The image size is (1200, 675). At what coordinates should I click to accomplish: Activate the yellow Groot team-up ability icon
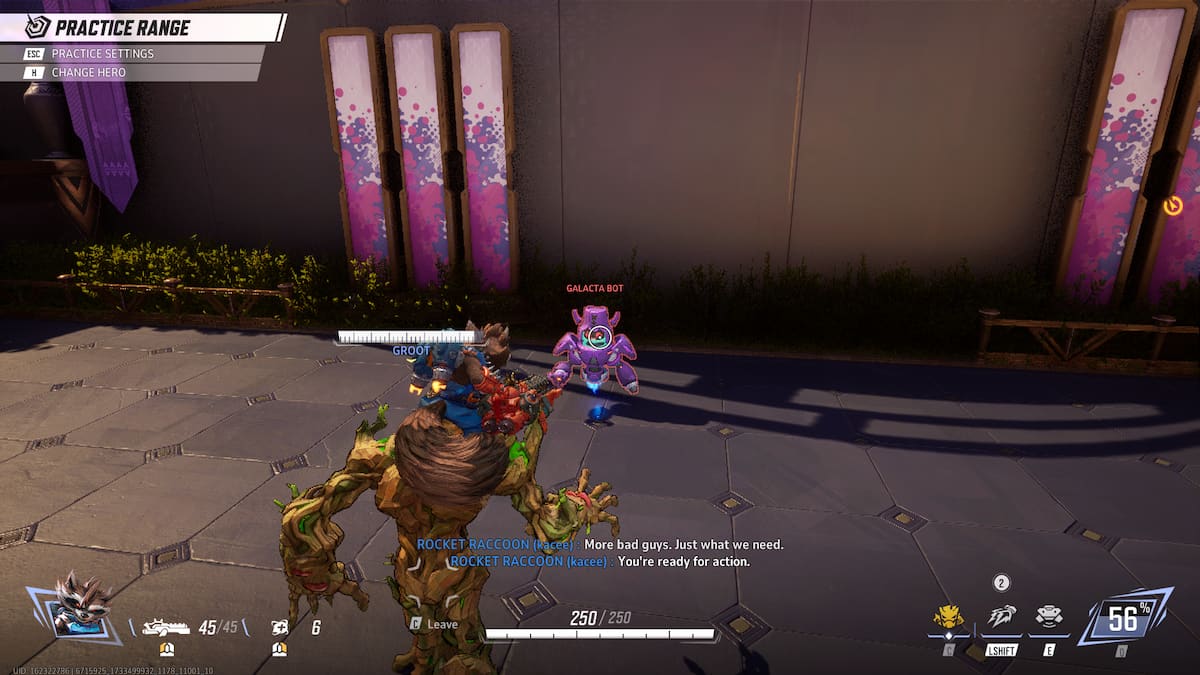click(947, 617)
